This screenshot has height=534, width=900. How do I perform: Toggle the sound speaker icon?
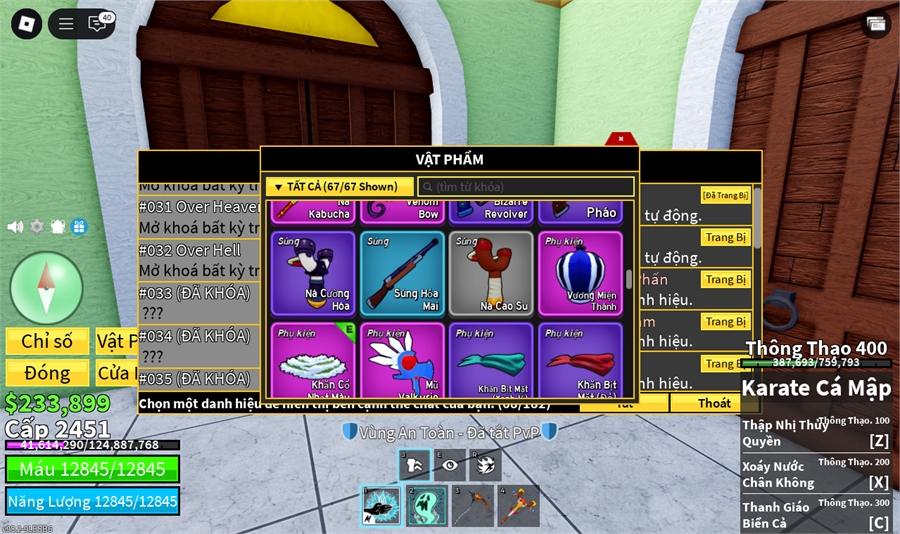(x=15, y=227)
